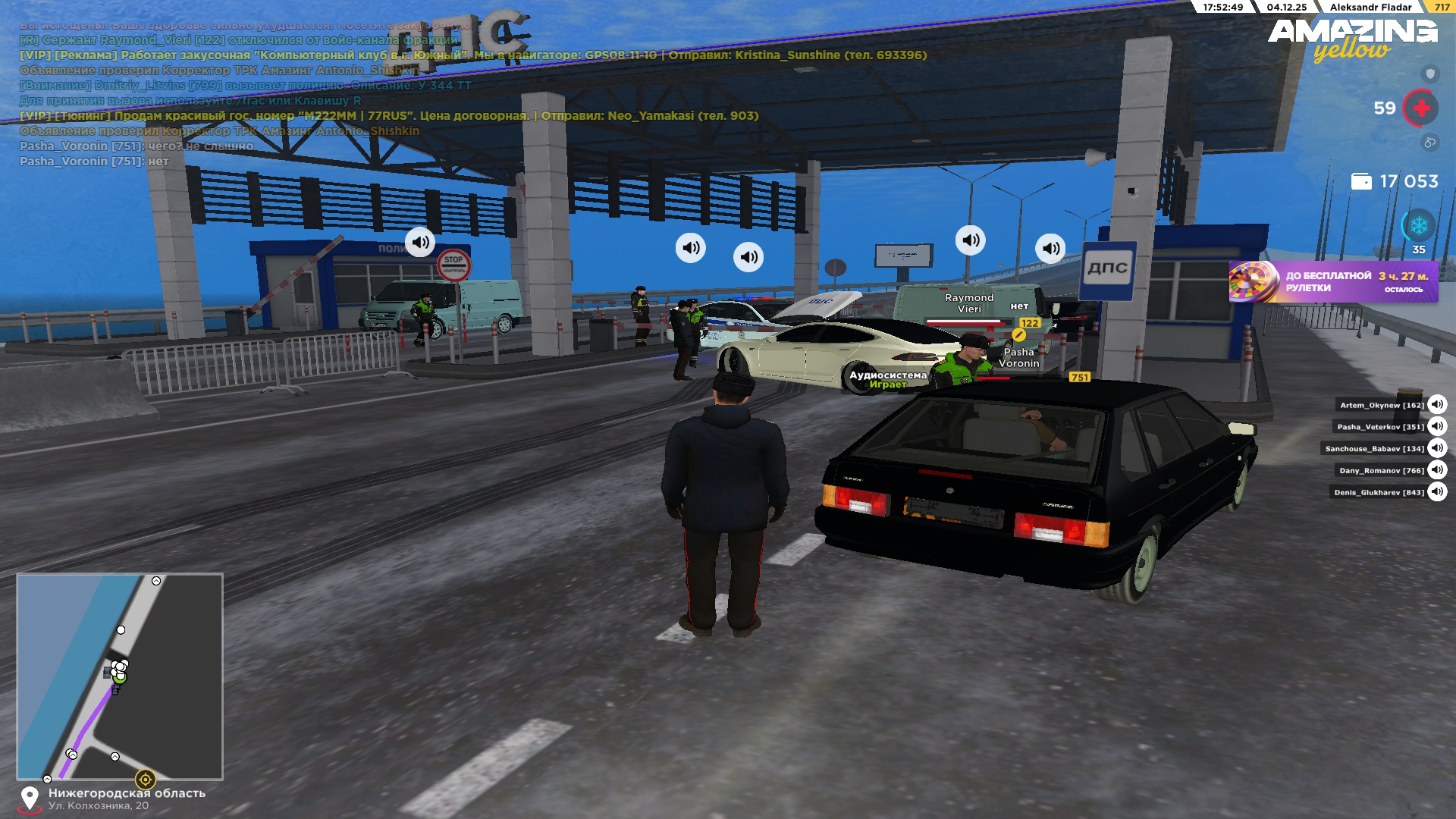Select the yellow target marker on minimap
This screenshot has width=1456, height=819.
(x=145, y=779)
